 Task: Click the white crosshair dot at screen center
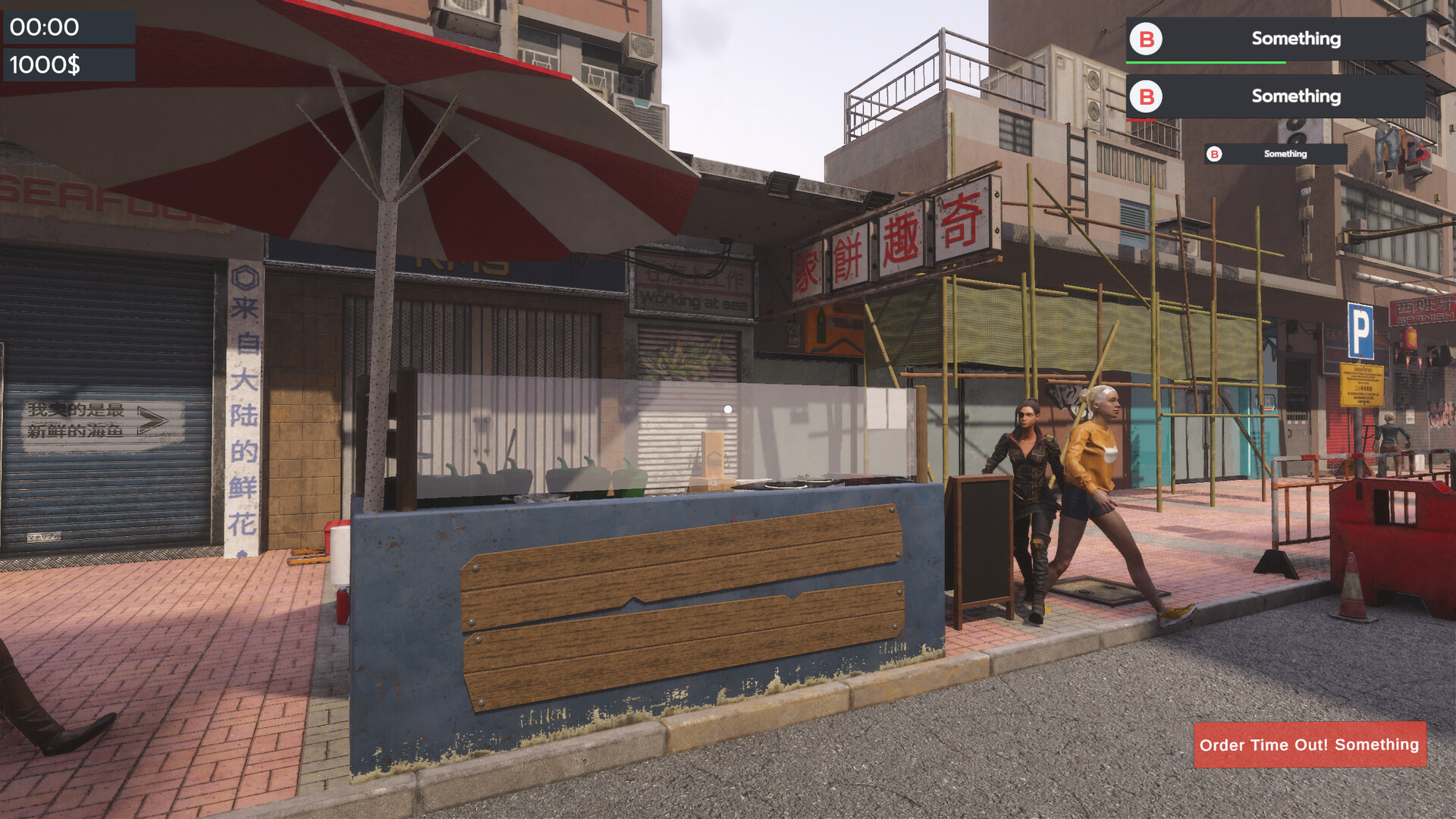730,408
